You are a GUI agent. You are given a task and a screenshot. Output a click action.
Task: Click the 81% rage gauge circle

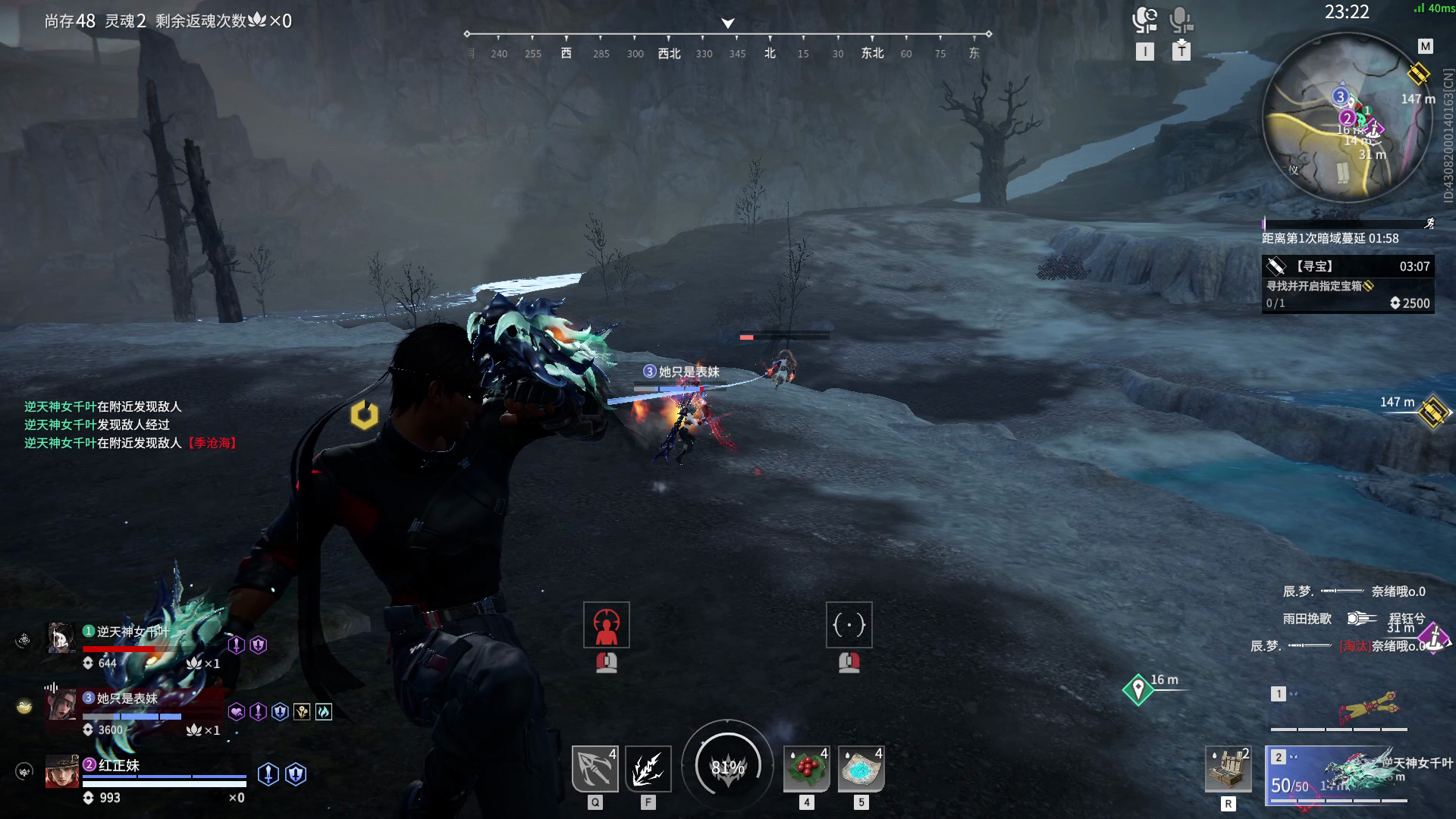pyautogui.click(x=727, y=767)
